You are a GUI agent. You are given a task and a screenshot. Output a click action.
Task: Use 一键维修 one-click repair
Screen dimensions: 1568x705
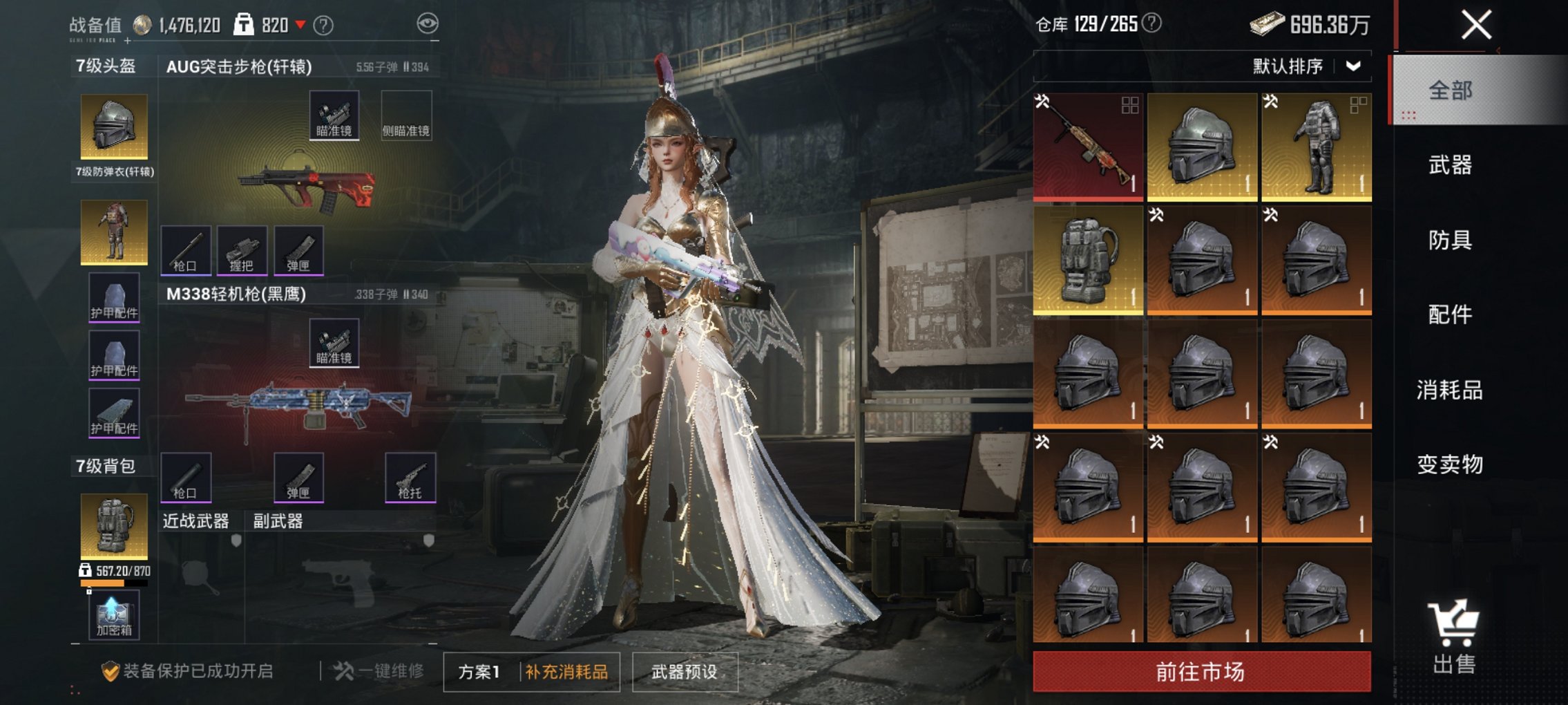(379, 671)
